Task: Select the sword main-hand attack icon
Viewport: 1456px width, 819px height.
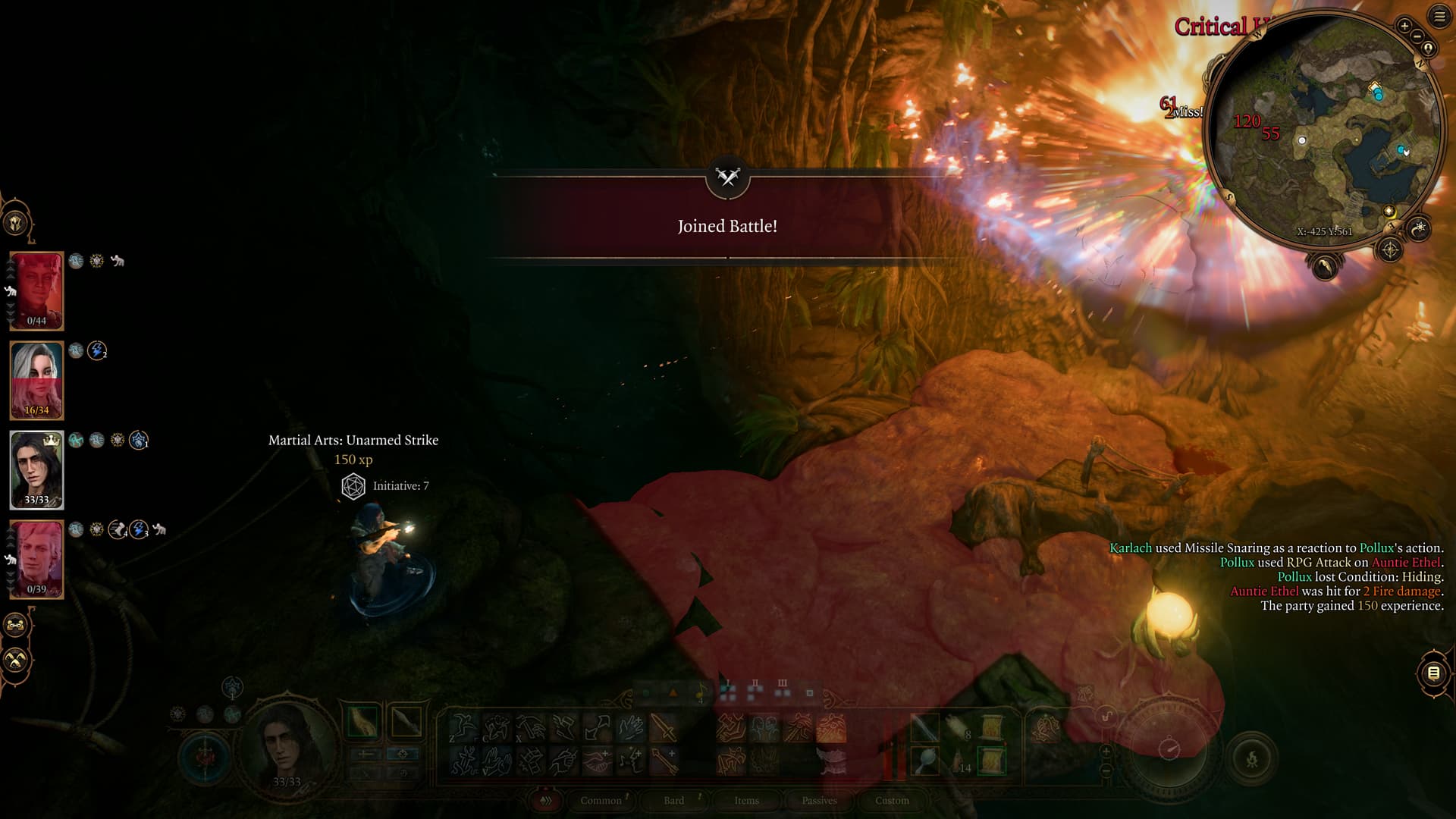Action: pos(664,728)
